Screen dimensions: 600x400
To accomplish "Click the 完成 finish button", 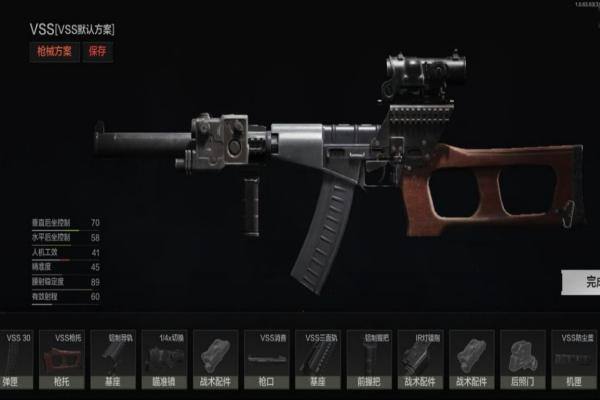I will pos(582,282).
